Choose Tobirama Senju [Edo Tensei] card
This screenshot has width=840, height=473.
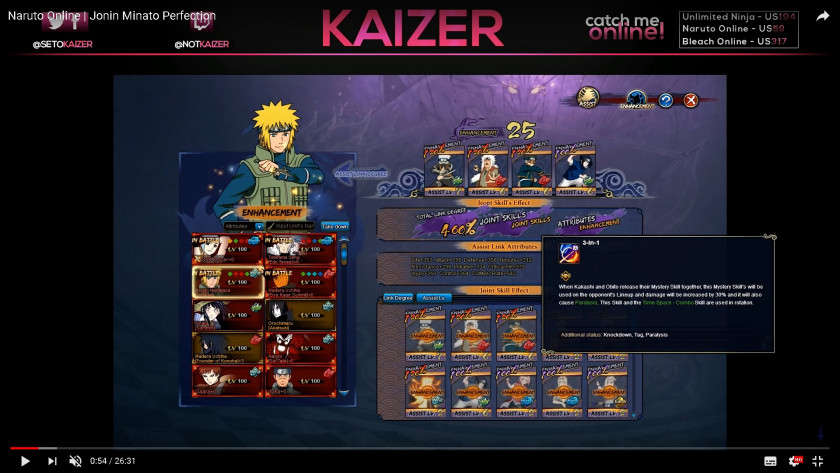[x=300, y=250]
